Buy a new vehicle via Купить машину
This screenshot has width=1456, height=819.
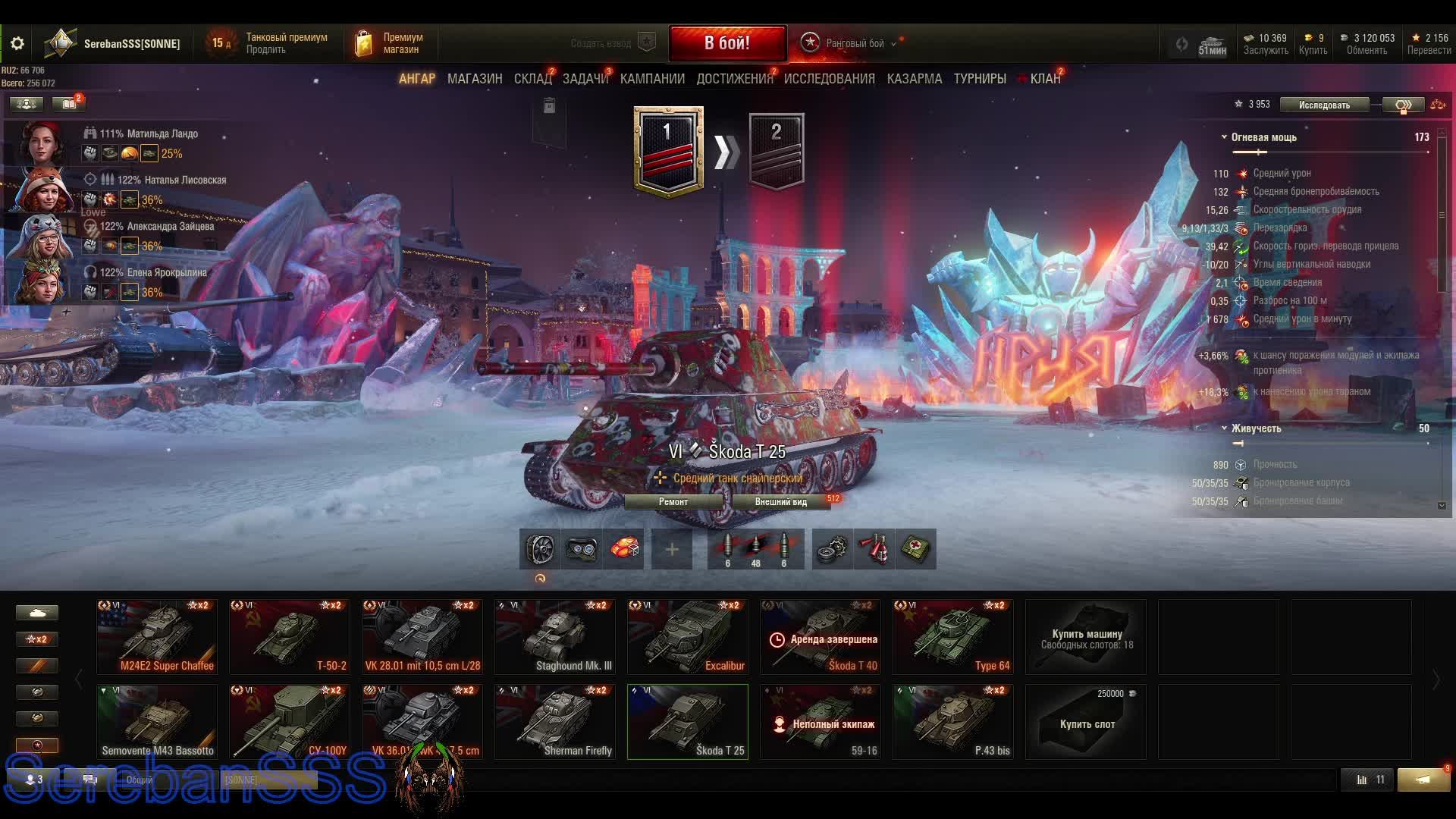point(1086,637)
